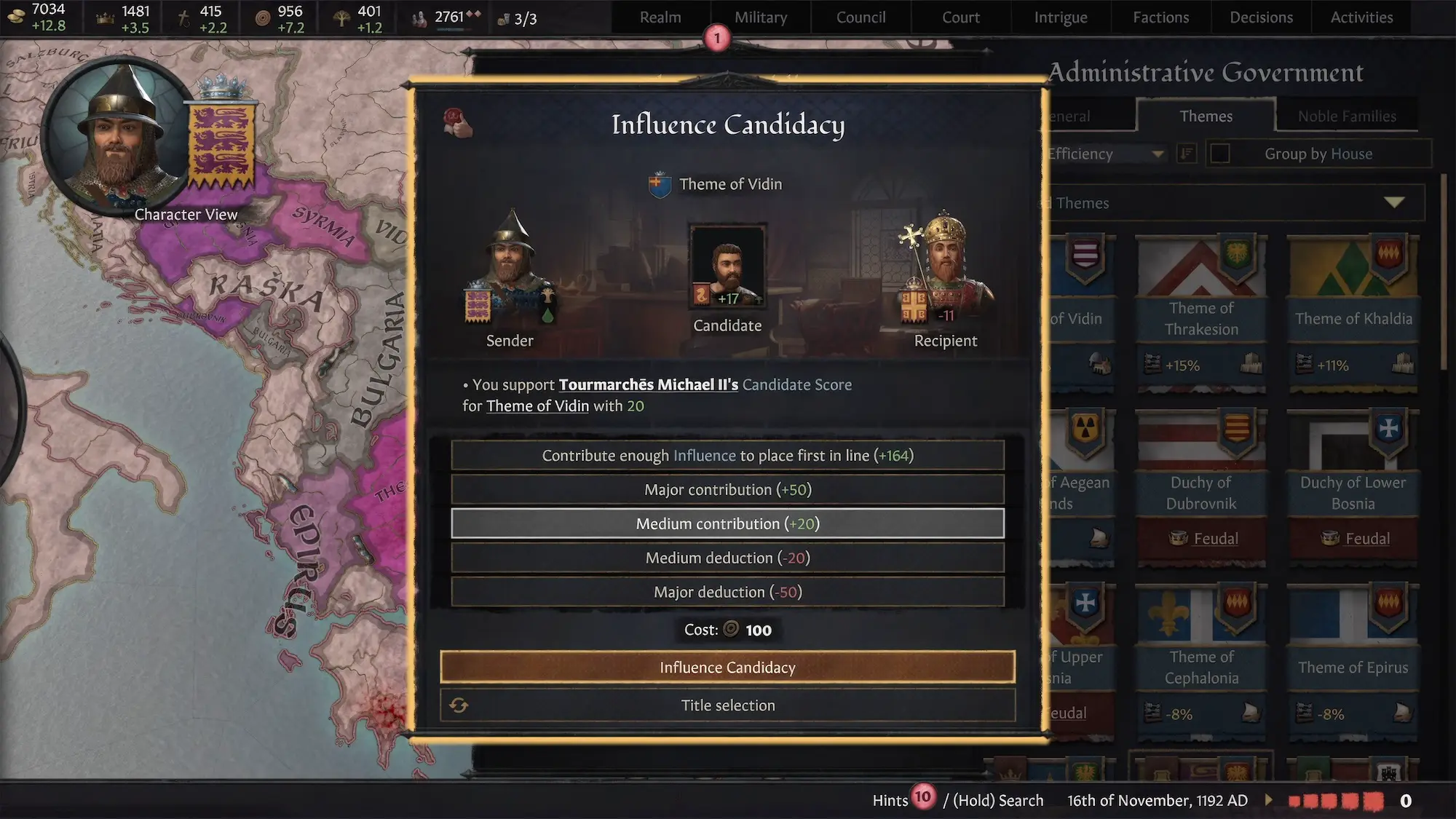Open the Intrigue menu
1456x819 pixels.
tap(1061, 17)
